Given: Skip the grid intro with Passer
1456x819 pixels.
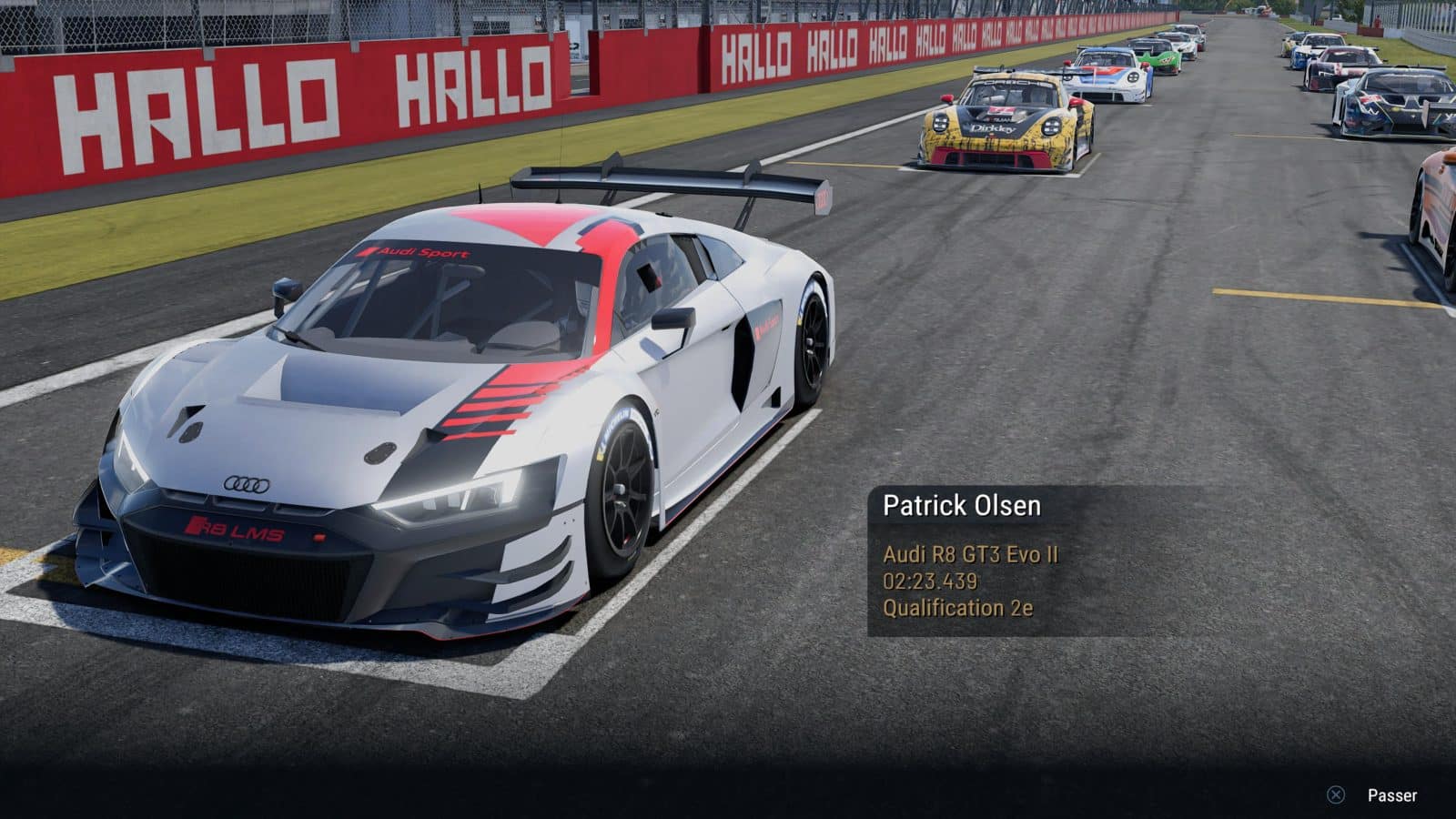Looking at the screenshot, I should pos(1375,795).
